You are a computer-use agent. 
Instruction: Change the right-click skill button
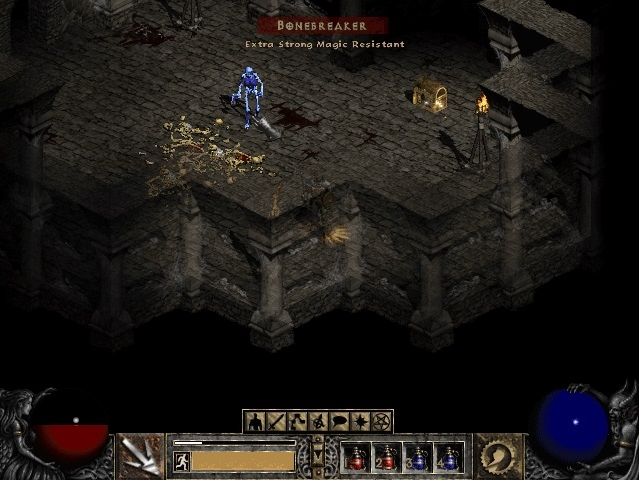(496, 456)
